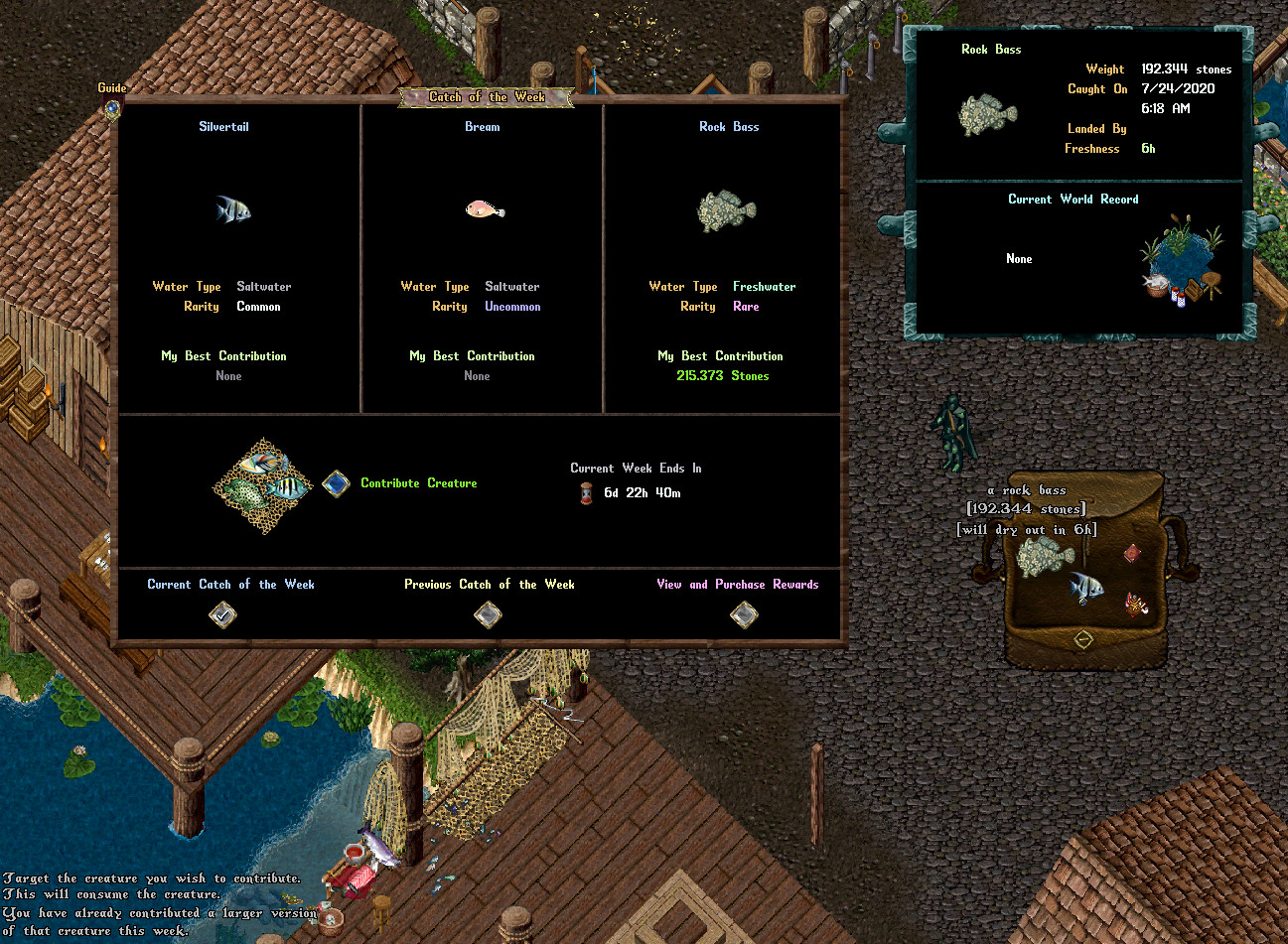Click the Contribute Creature gem button
The width and height of the screenshot is (1288, 944).
(x=336, y=483)
